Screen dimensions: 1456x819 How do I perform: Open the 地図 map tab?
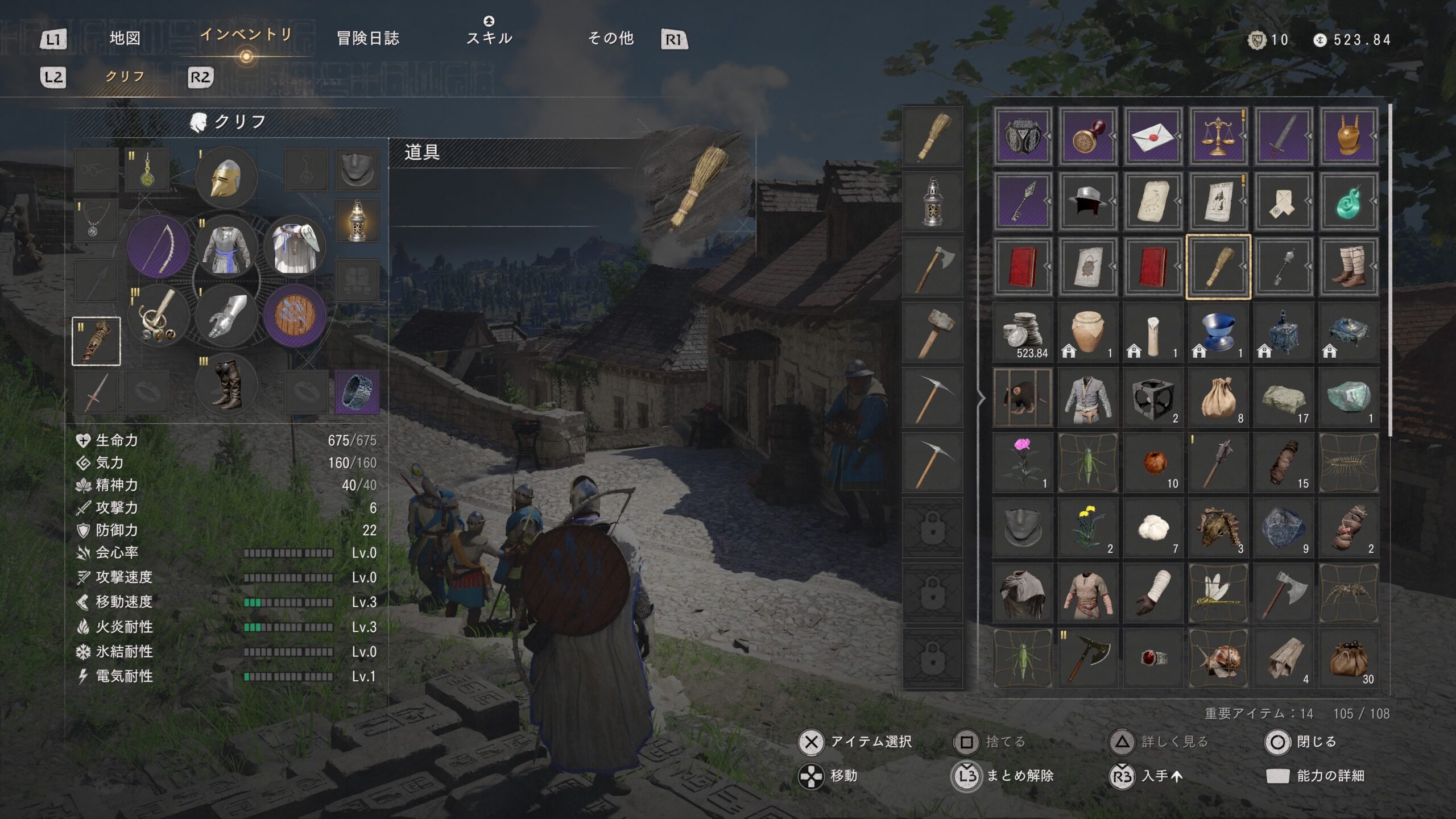click(x=125, y=39)
